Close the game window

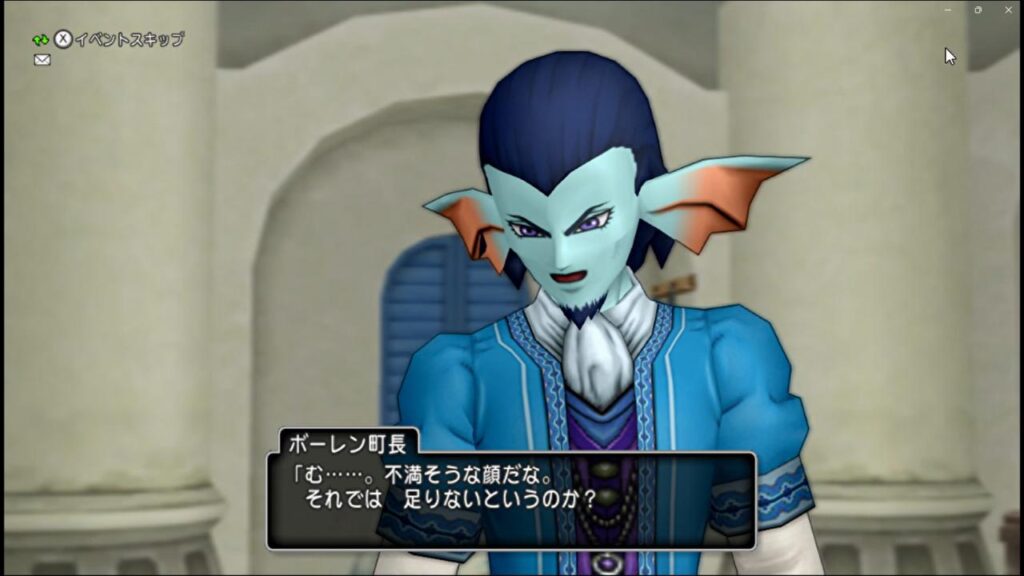(1008, 9)
